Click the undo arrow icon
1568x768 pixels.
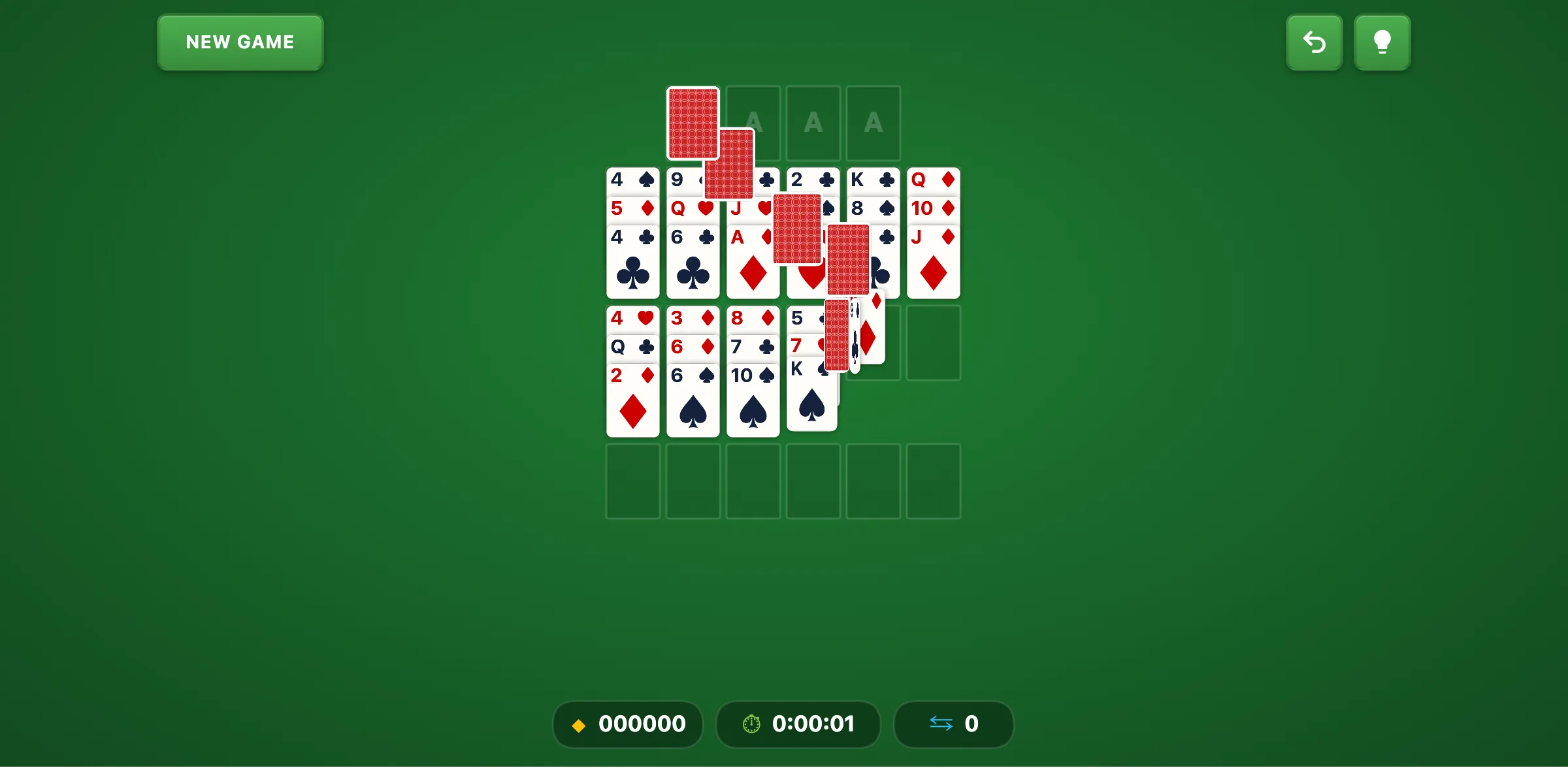click(1315, 42)
